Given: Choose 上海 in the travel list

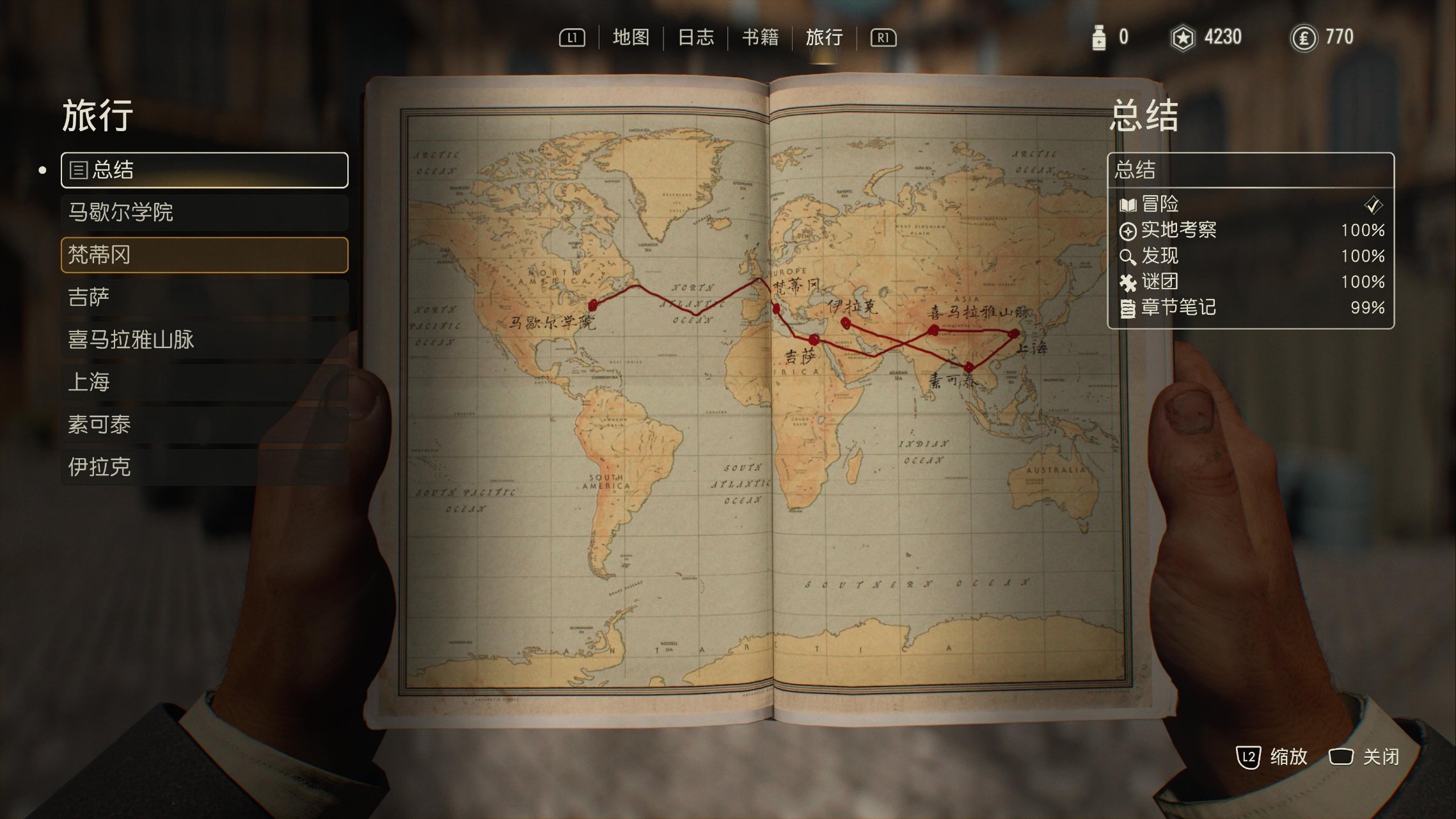Looking at the screenshot, I should coord(205,382).
